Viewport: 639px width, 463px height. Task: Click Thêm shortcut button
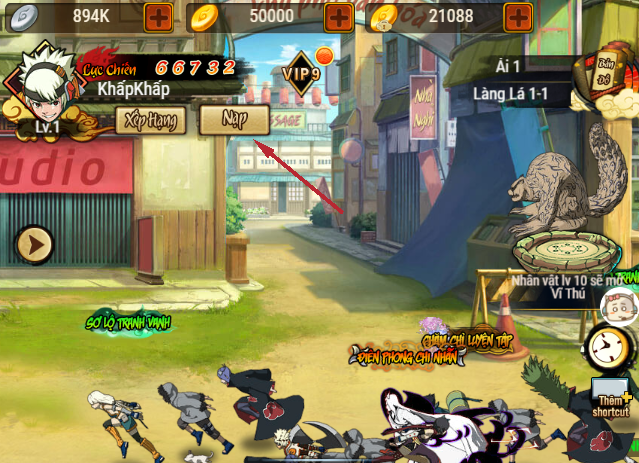611,397
